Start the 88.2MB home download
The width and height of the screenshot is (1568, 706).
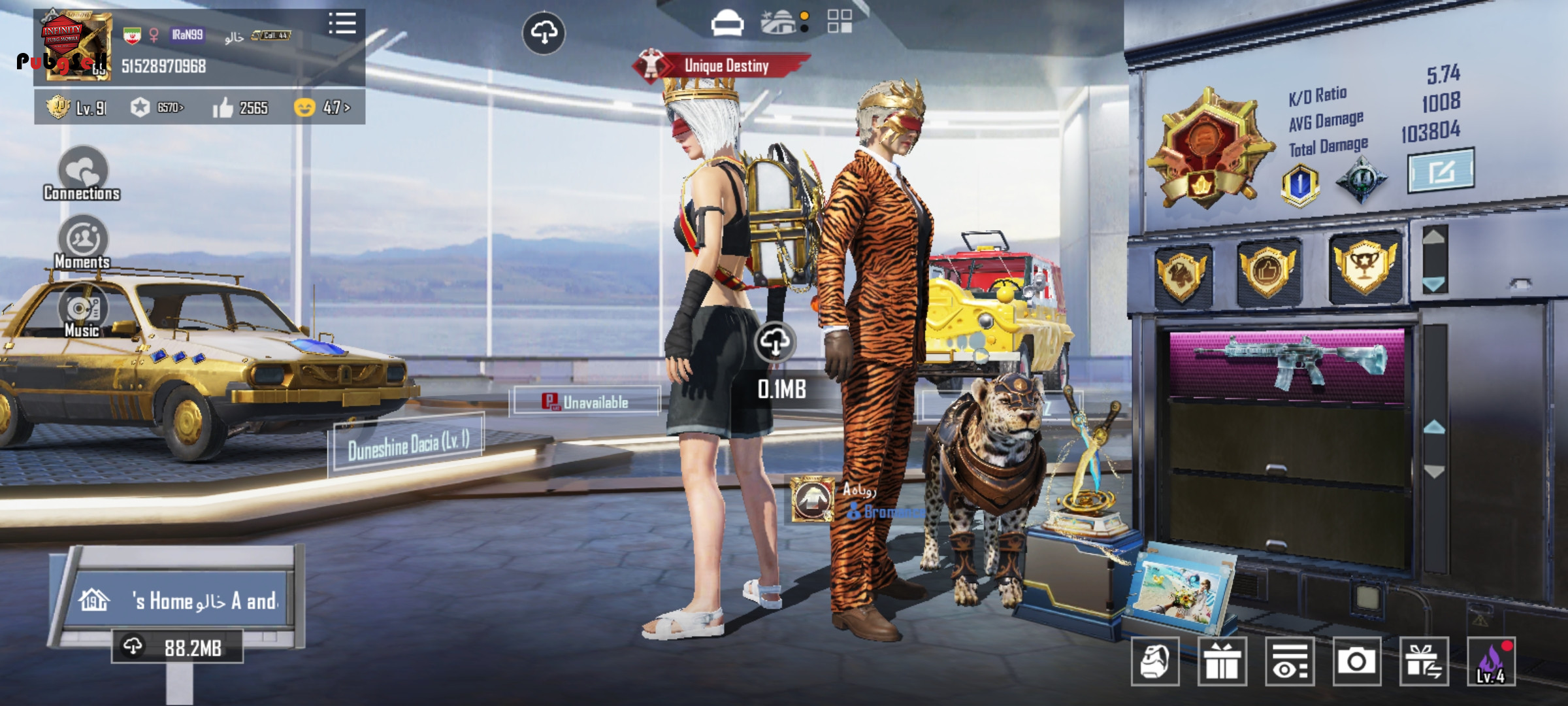pos(177,647)
